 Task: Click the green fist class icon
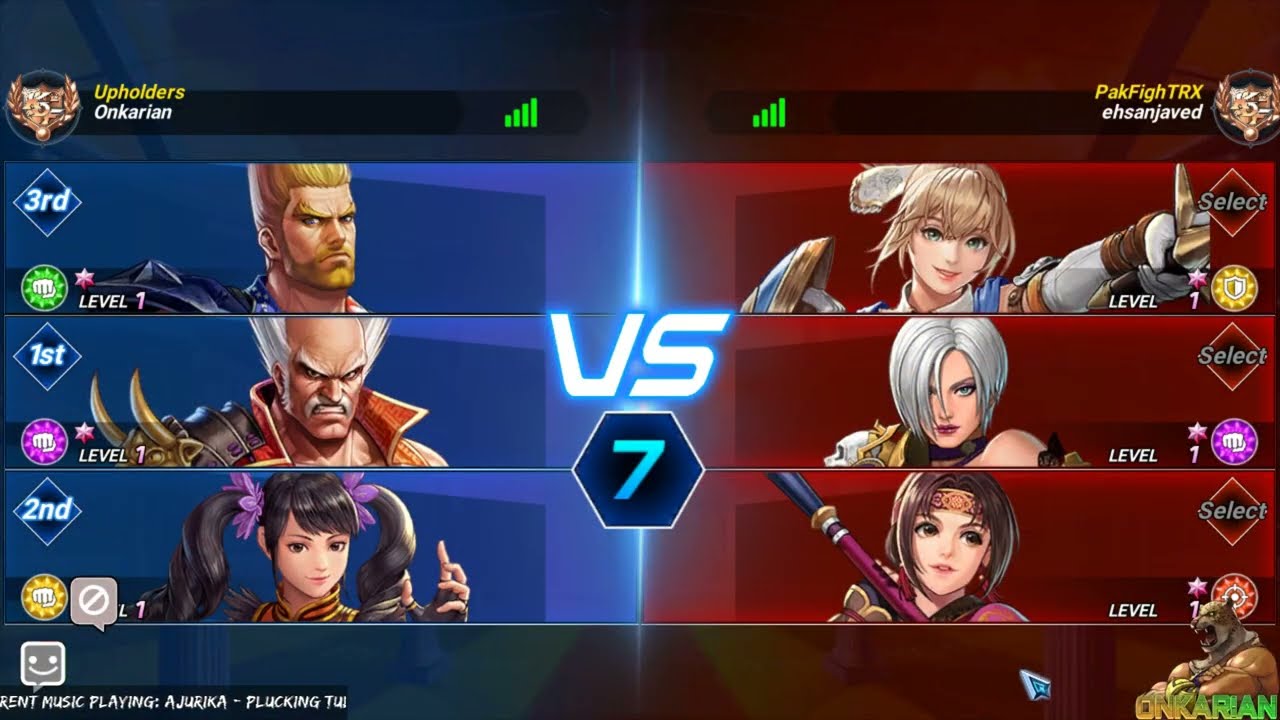[44, 288]
